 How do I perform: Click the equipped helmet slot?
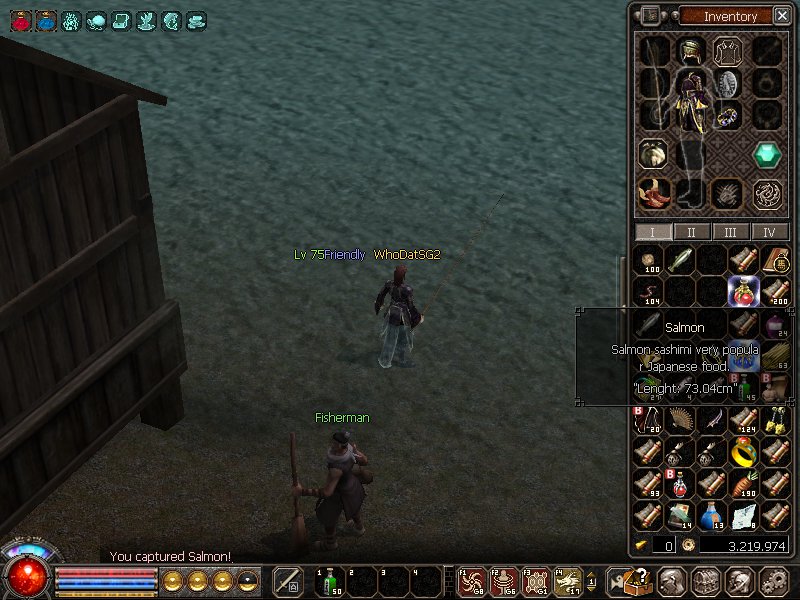[x=689, y=51]
